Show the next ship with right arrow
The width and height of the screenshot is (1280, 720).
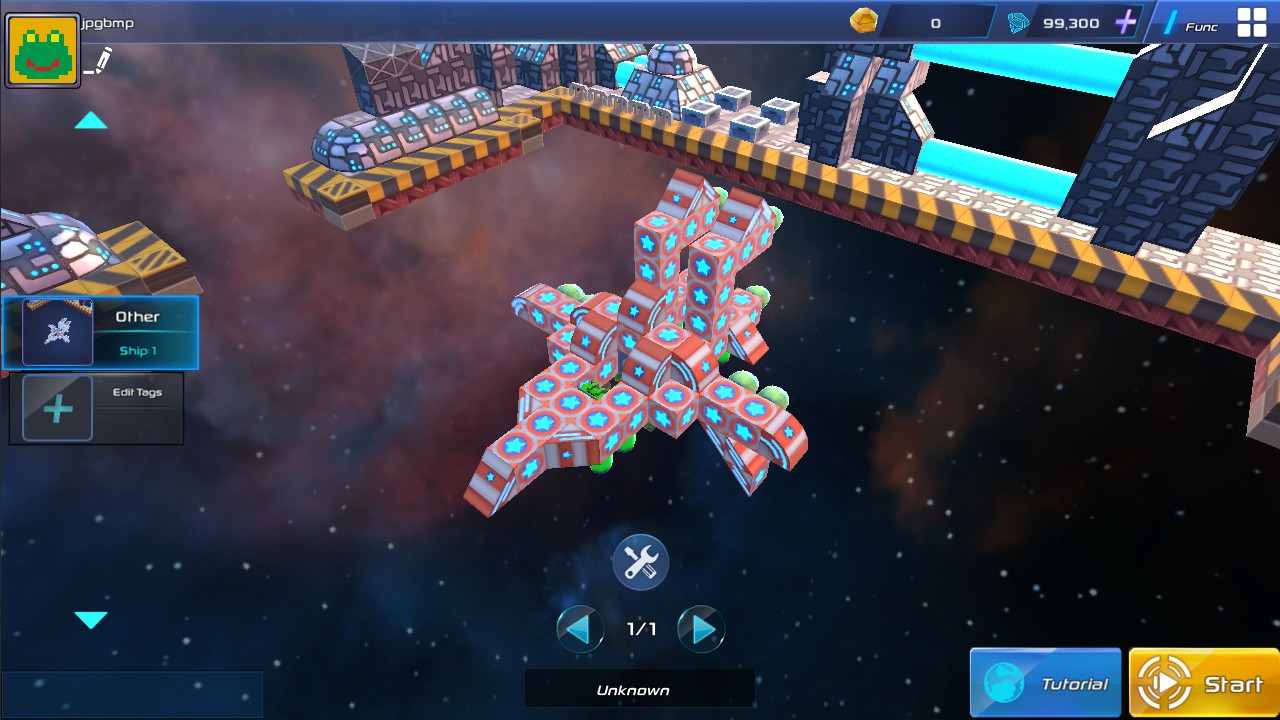click(x=701, y=629)
